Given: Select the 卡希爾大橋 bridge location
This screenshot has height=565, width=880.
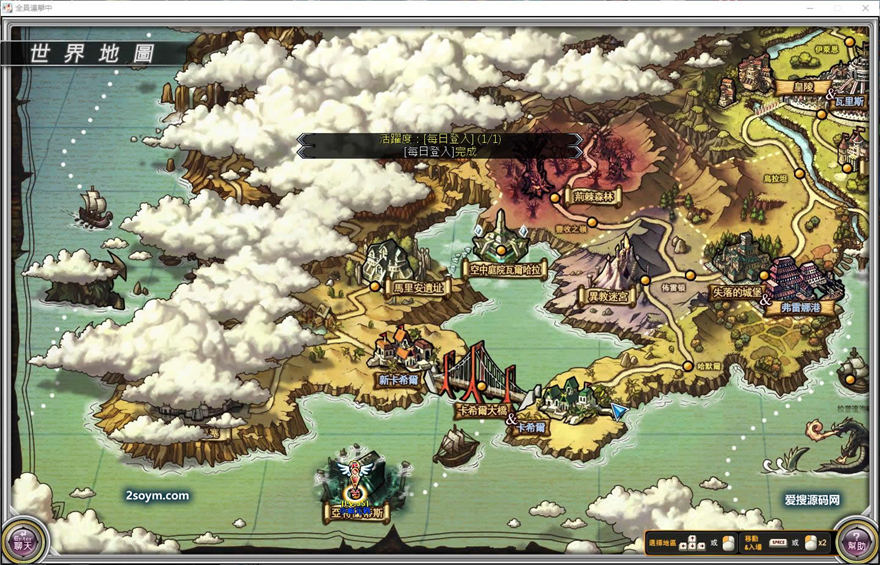Looking at the screenshot, I should 479,410.
